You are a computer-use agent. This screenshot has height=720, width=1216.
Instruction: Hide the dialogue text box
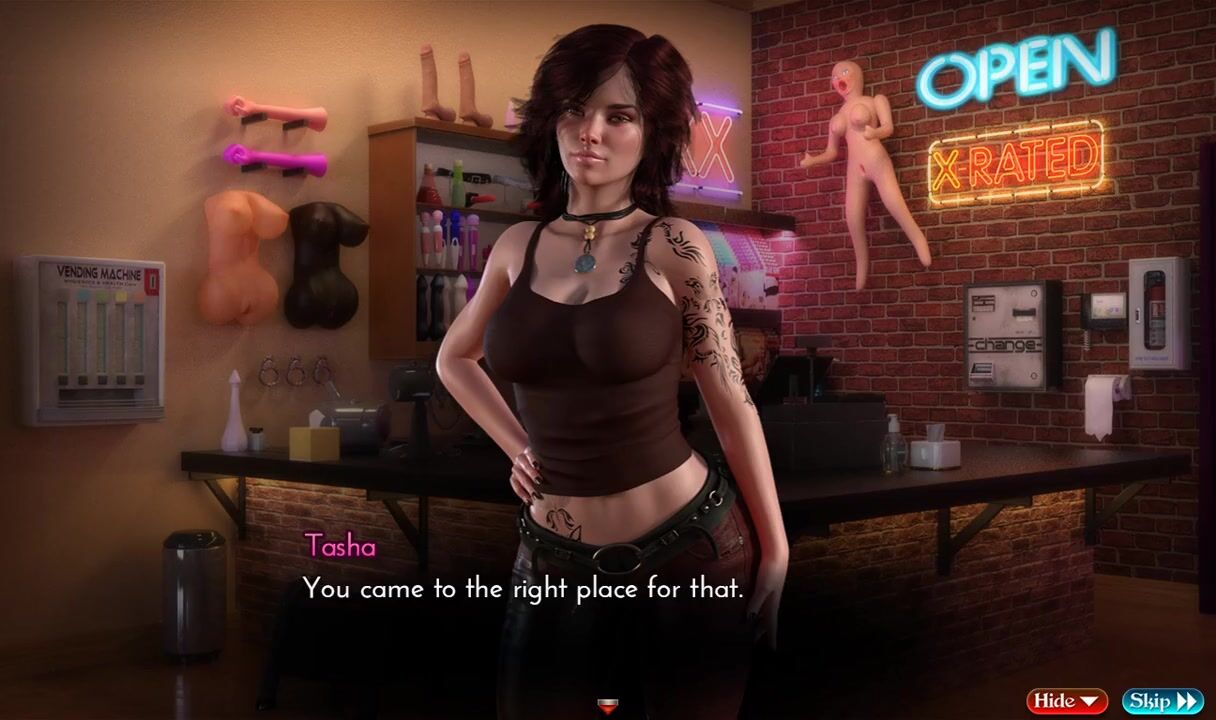click(1066, 701)
